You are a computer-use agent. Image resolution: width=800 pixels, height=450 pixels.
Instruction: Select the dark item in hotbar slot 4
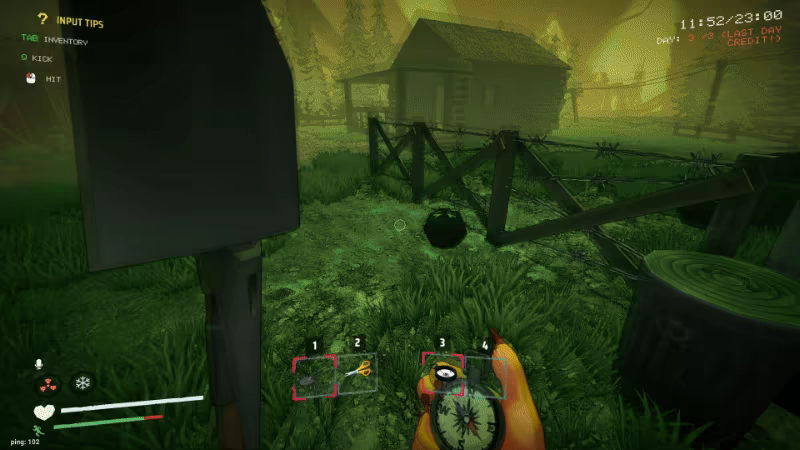(x=486, y=375)
